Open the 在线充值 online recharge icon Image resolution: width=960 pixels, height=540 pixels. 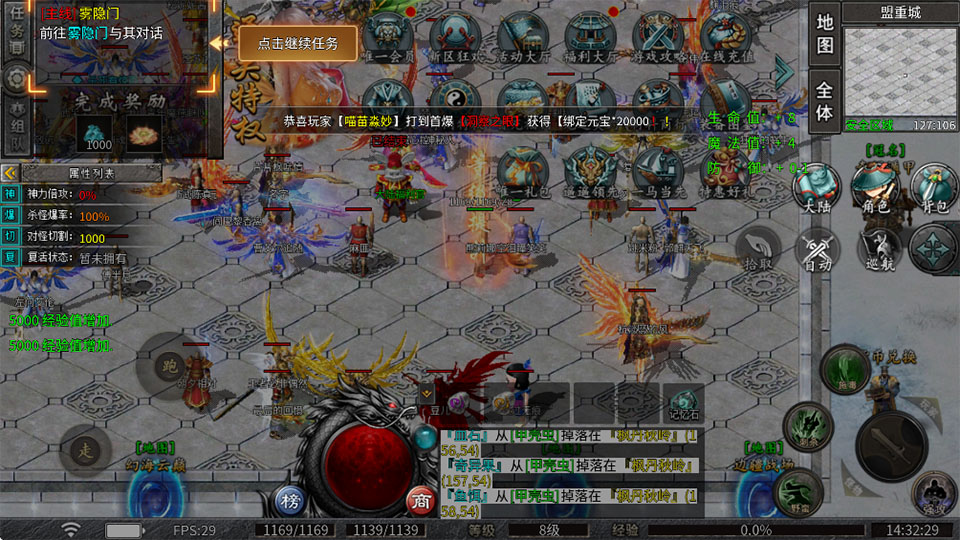pos(724,37)
